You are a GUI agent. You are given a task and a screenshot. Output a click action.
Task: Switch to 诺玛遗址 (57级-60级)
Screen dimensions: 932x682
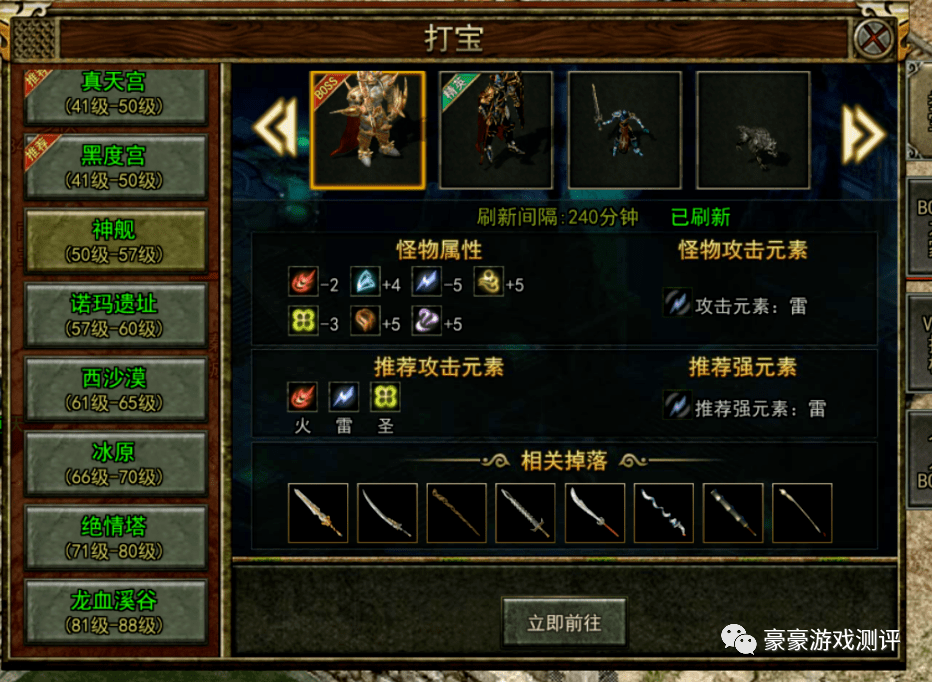113,315
